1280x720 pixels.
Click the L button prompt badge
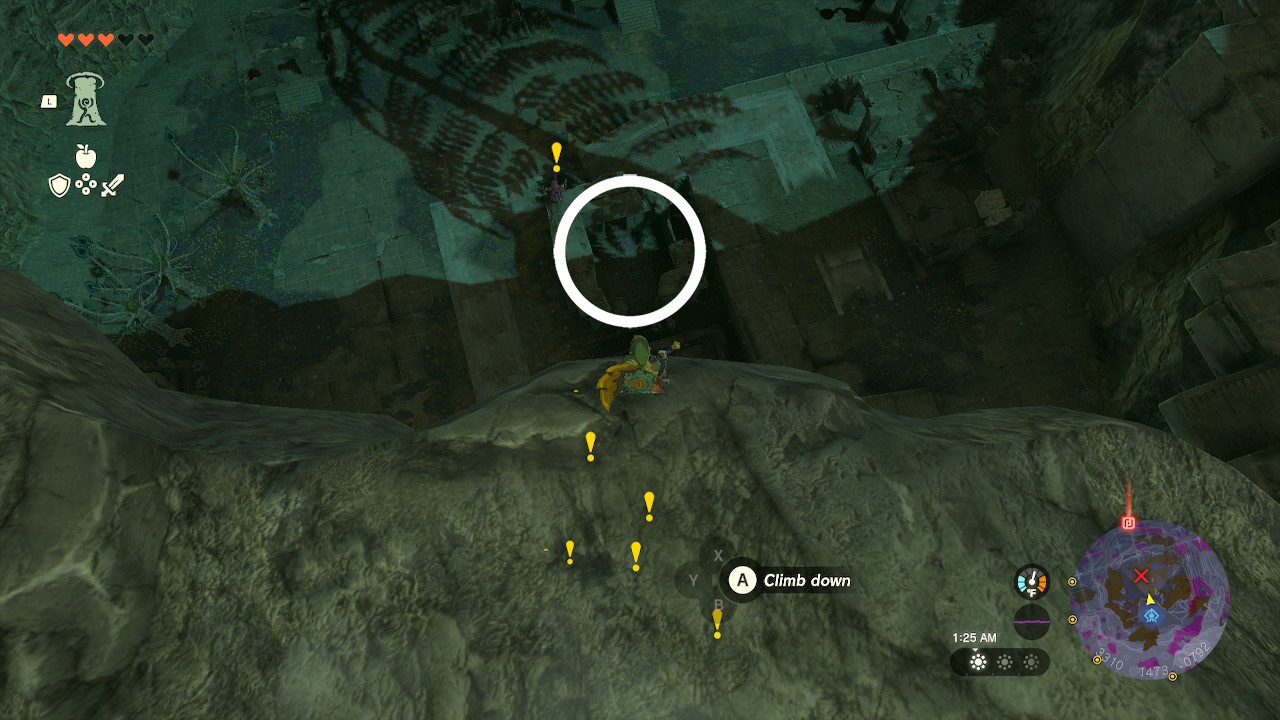(x=50, y=101)
